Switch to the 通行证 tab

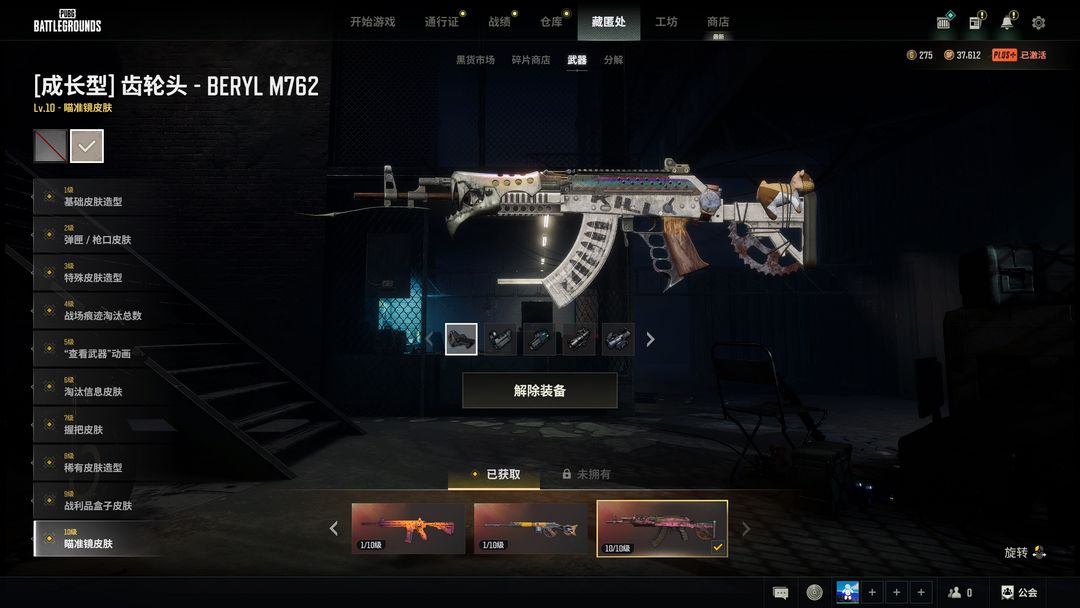pos(441,22)
